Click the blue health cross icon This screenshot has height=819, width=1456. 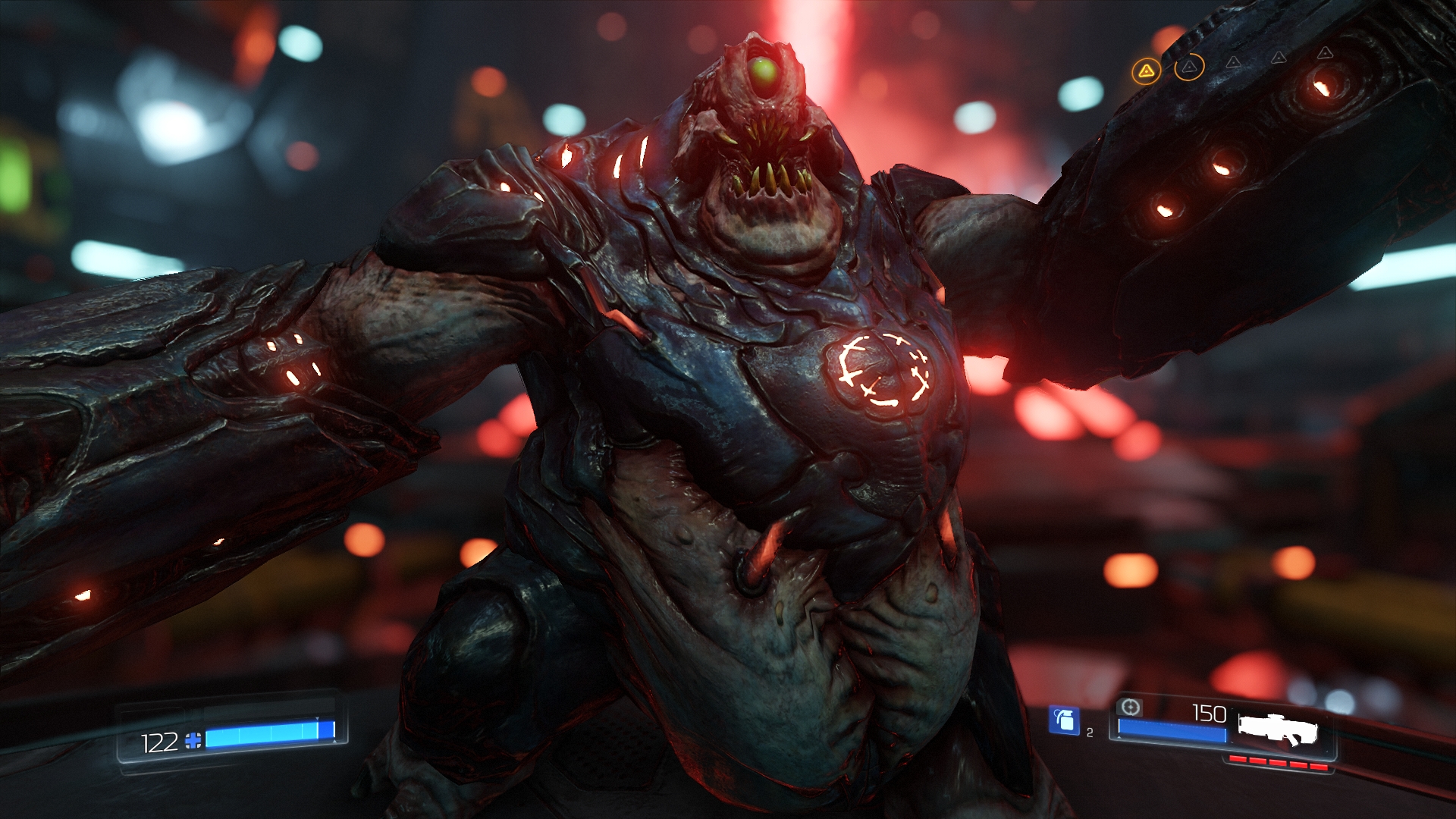tap(193, 741)
